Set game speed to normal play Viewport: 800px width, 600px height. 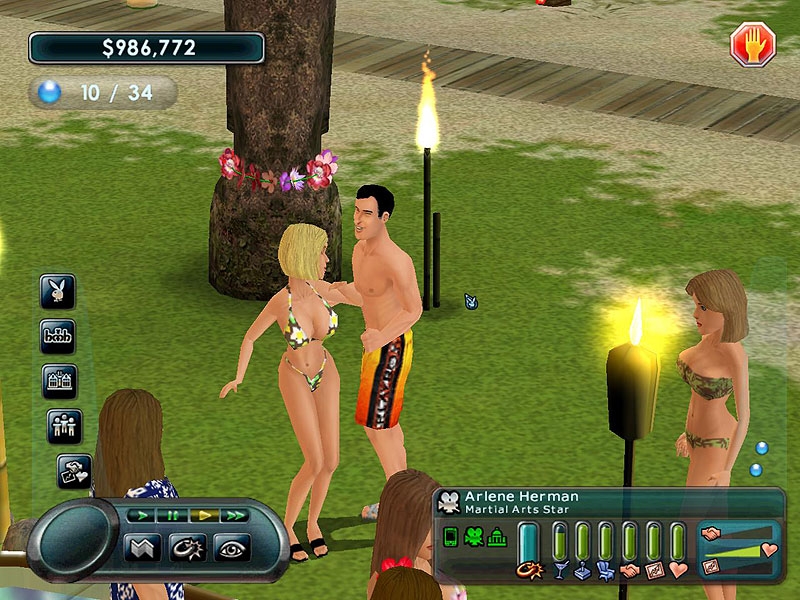(x=144, y=515)
